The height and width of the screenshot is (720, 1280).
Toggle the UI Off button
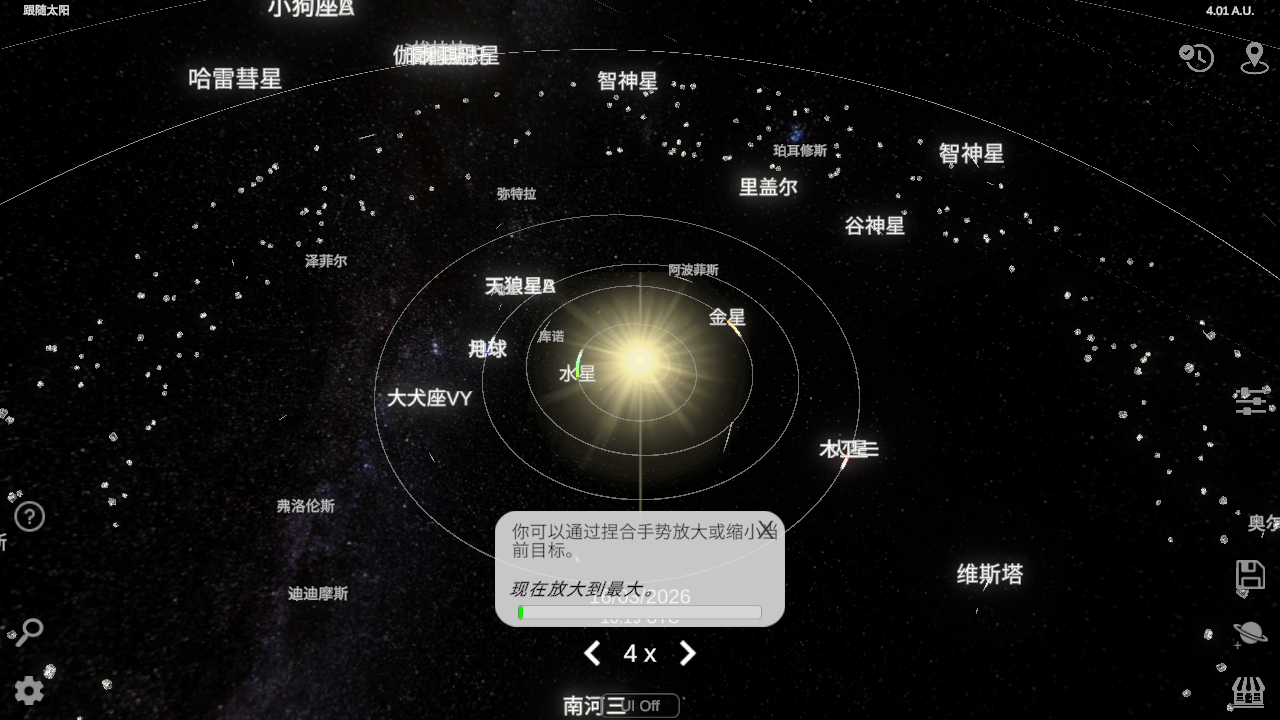[x=641, y=705]
